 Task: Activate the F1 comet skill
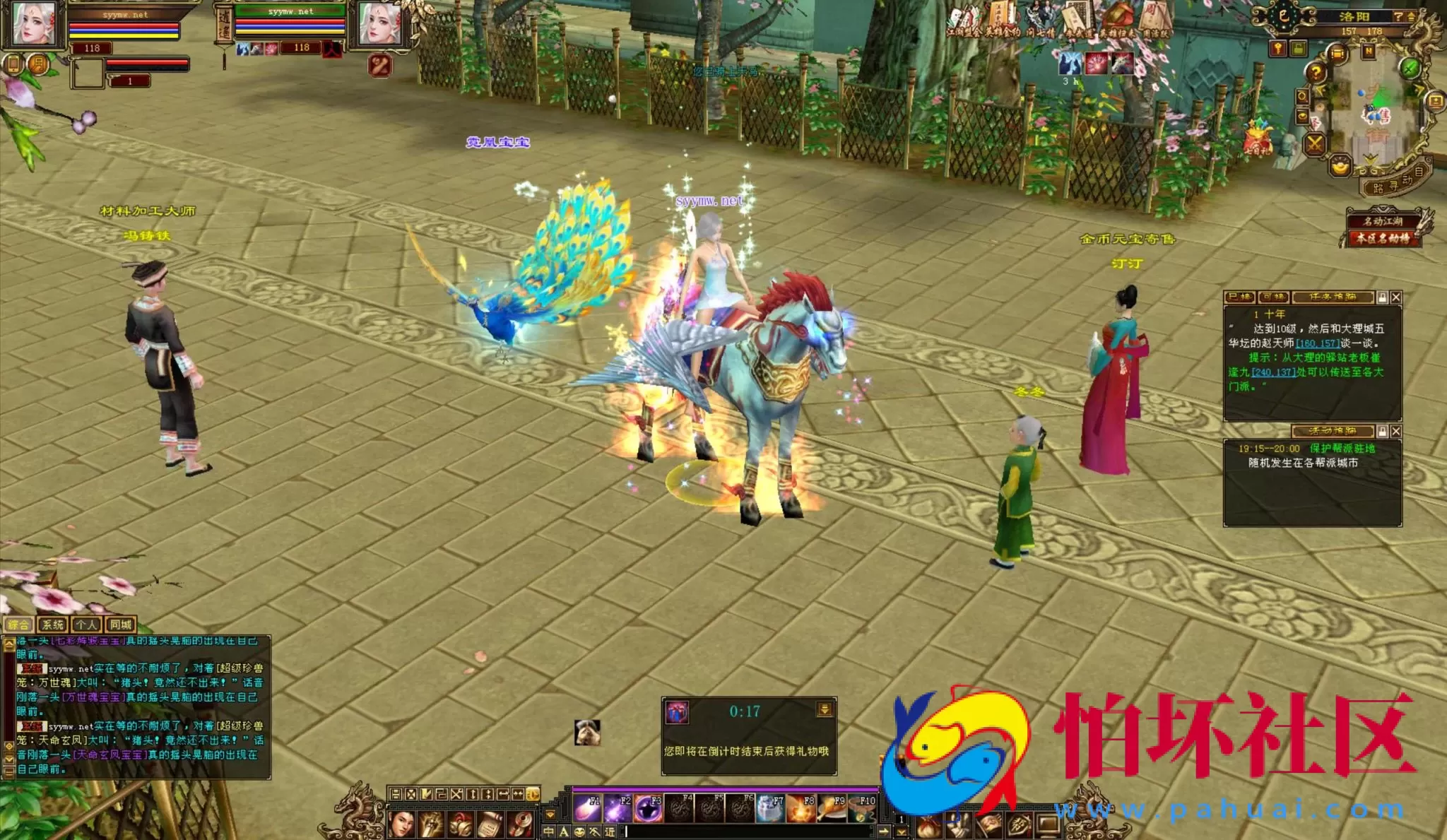pos(586,809)
